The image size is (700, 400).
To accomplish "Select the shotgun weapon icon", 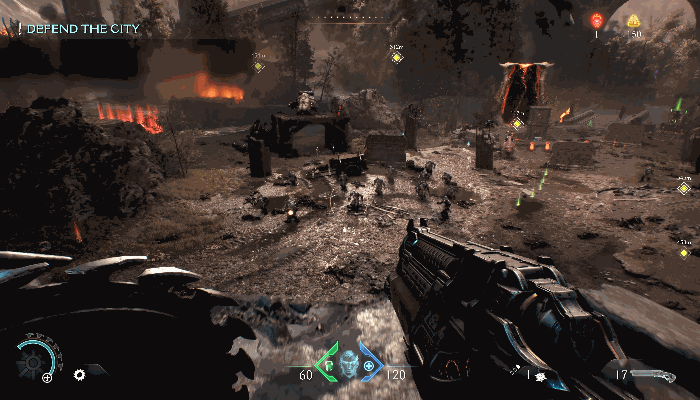I will pyautogui.click(x=654, y=373).
